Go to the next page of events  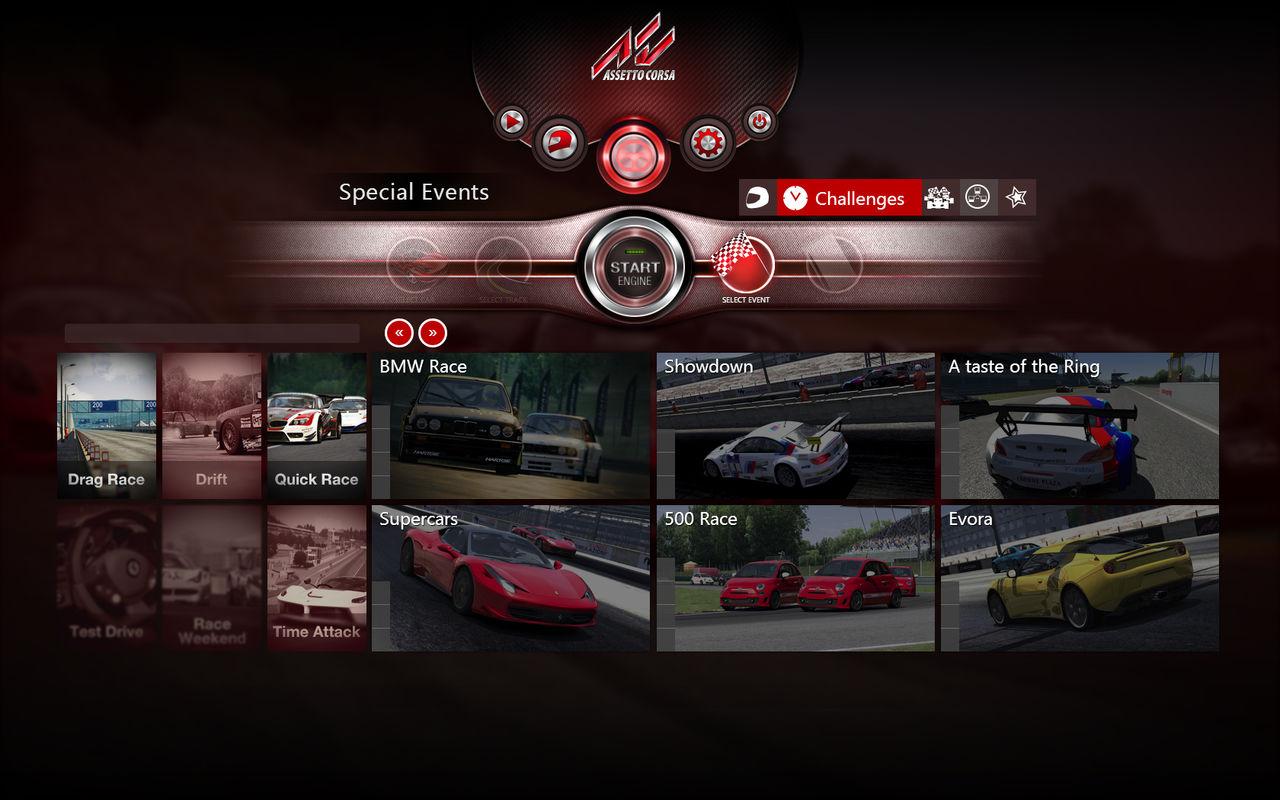(433, 333)
